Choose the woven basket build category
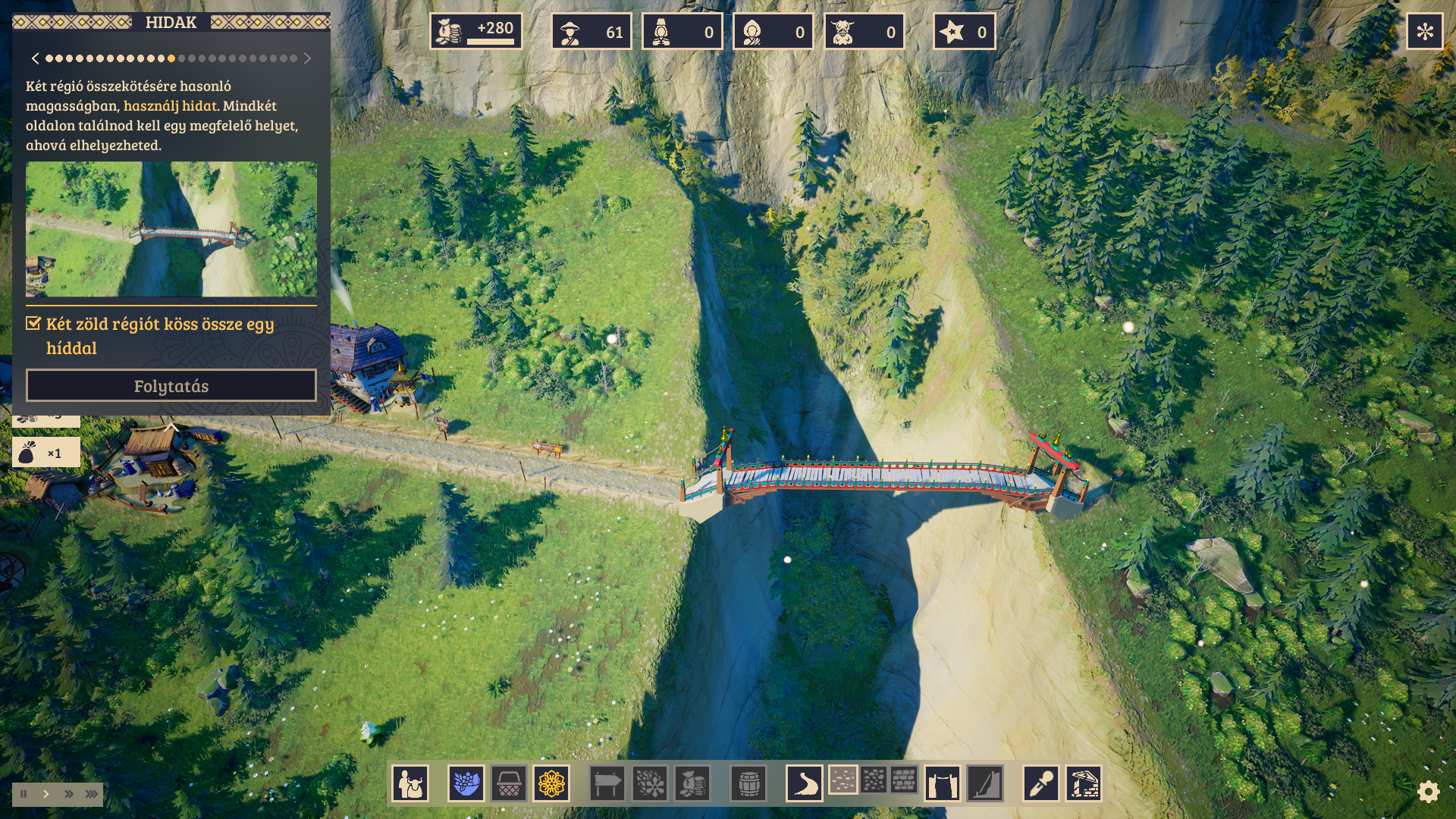 click(509, 783)
